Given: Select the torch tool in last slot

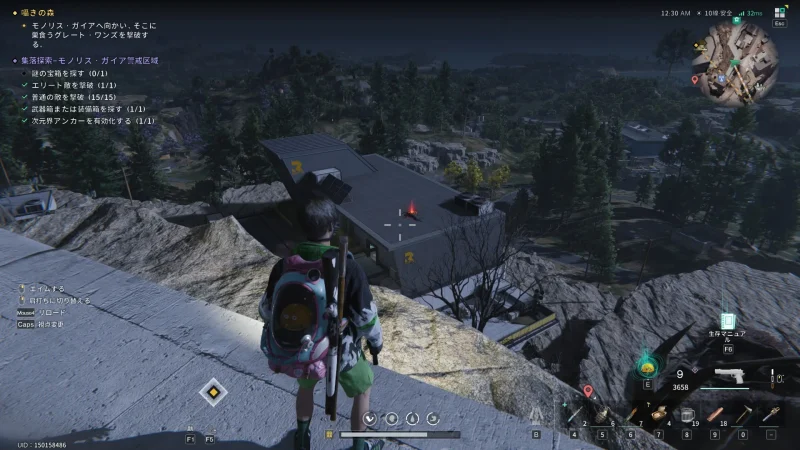Looking at the screenshot, I should (x=771, y=414).
